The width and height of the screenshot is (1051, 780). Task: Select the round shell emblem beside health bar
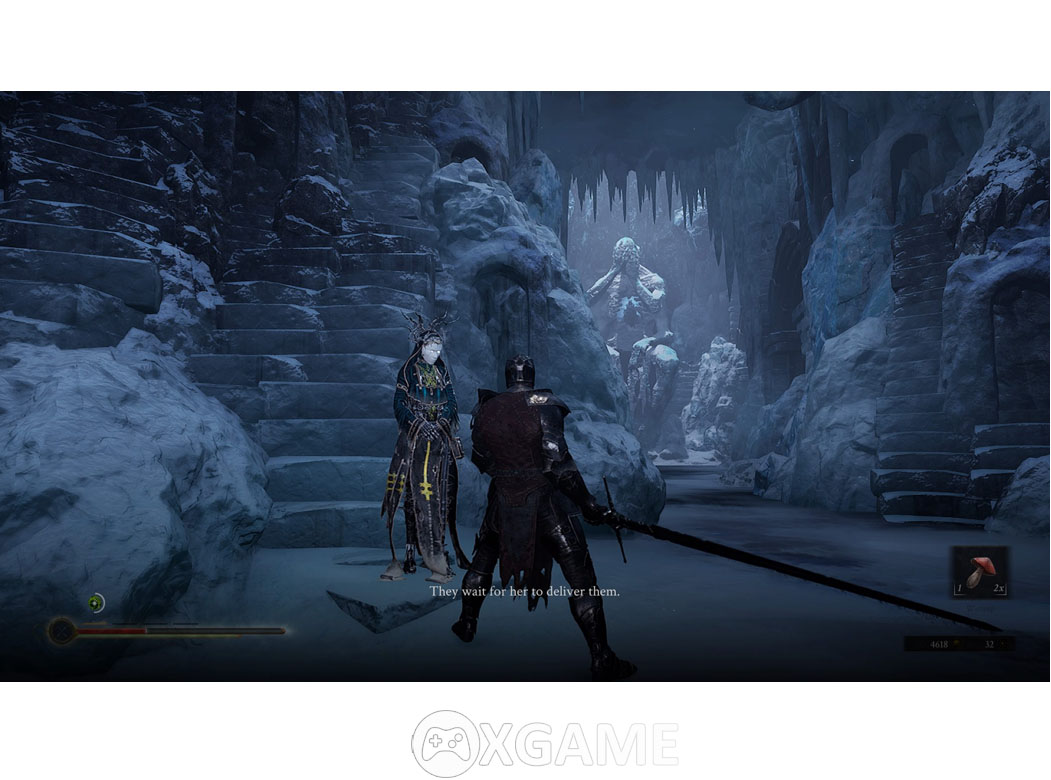[x=62, y=631]
